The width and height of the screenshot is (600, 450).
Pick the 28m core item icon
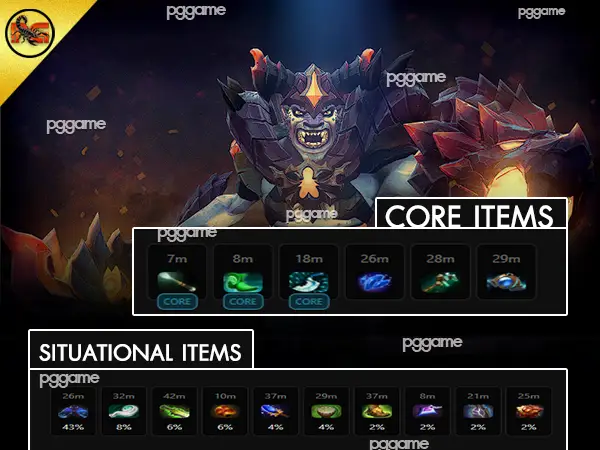(440, 282)
